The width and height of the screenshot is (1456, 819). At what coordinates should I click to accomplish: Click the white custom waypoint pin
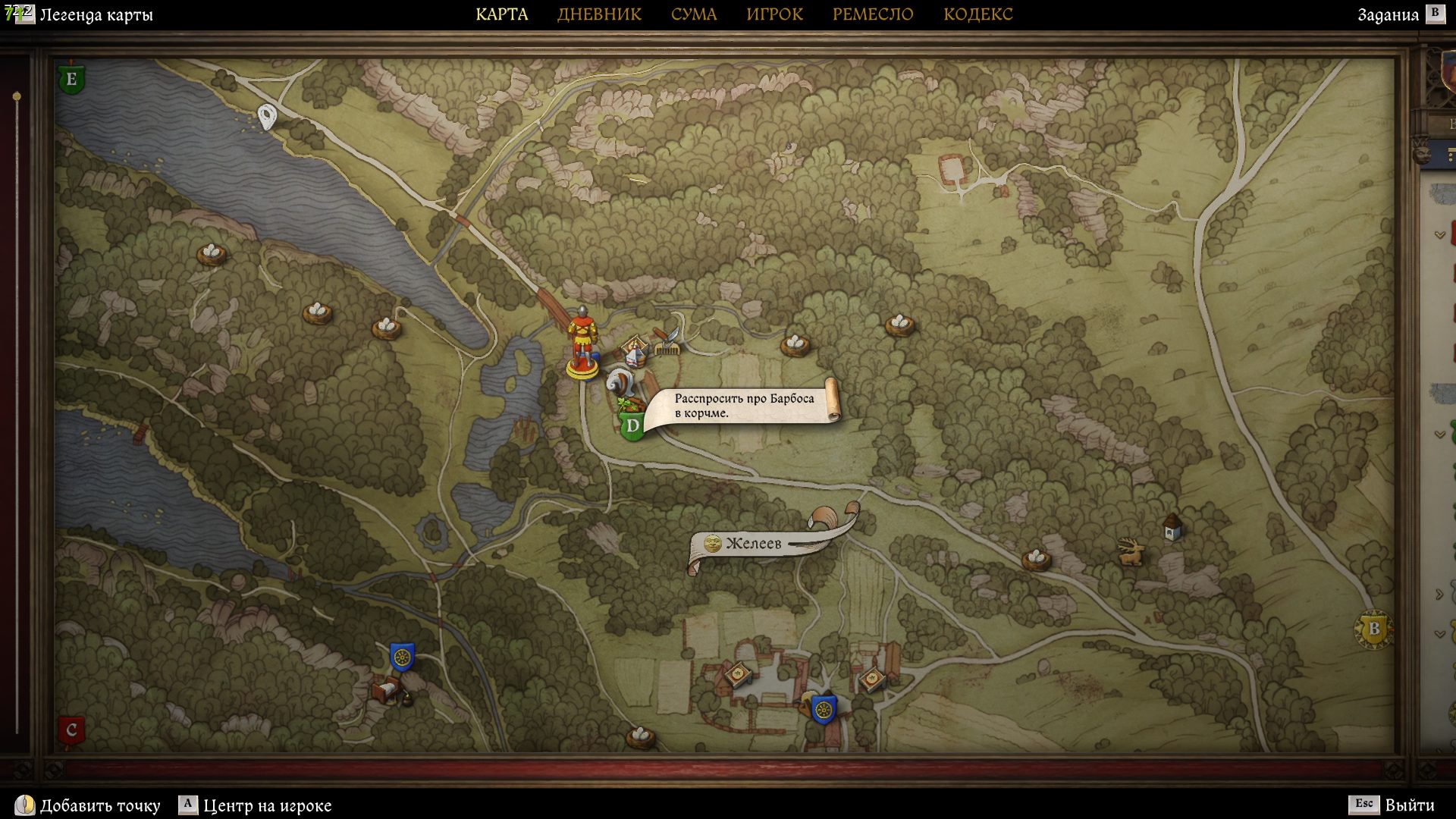pyautogui.click(x=266, y=117)
